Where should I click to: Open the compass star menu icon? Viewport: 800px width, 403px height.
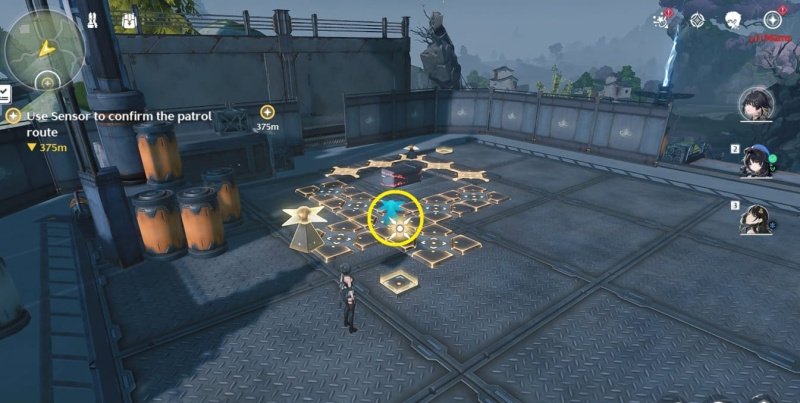pyautogui.click(x=772, y=19)
